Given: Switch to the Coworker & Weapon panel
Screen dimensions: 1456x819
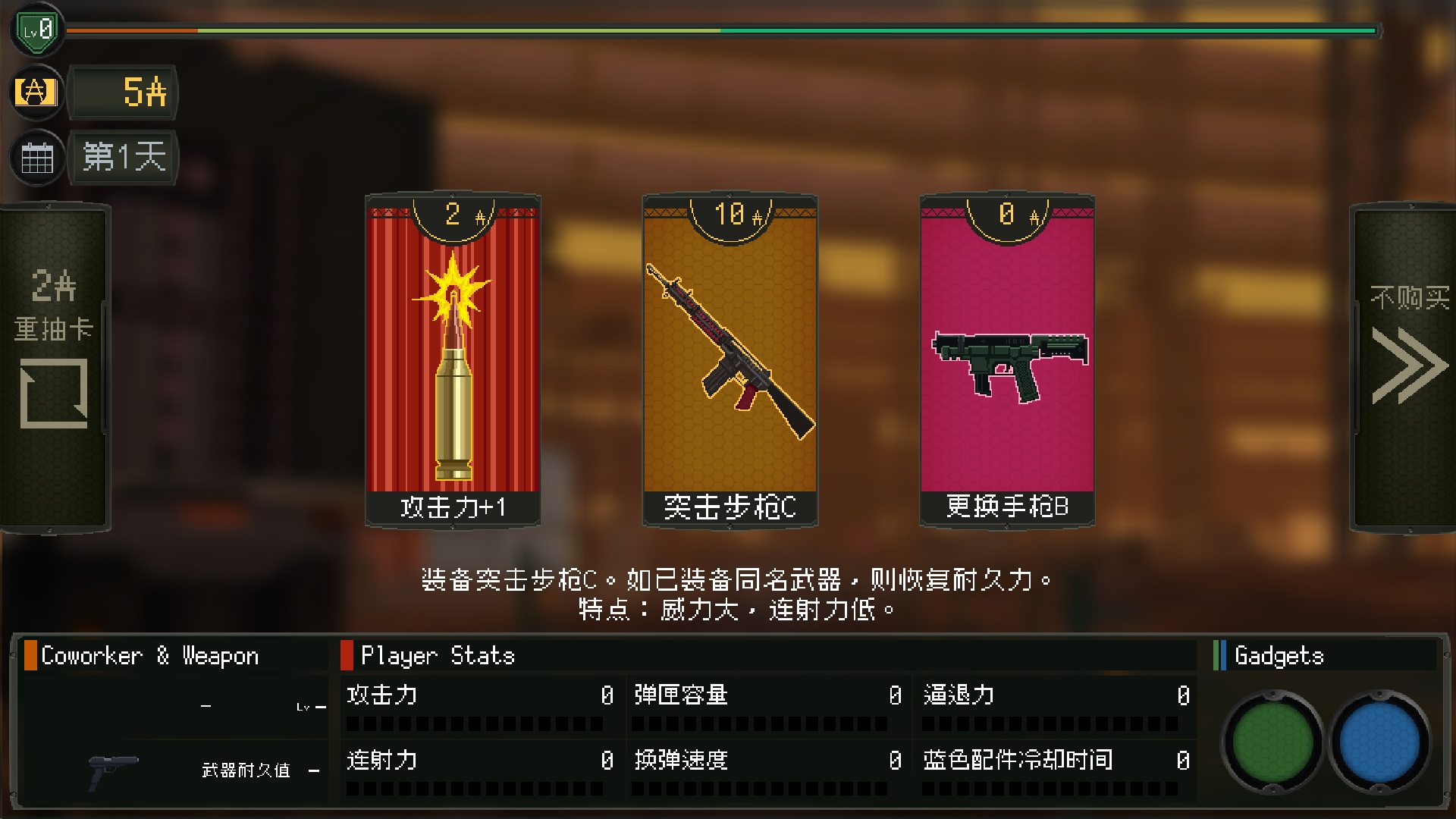Looking at the screenshot, I should pos(150,655).
